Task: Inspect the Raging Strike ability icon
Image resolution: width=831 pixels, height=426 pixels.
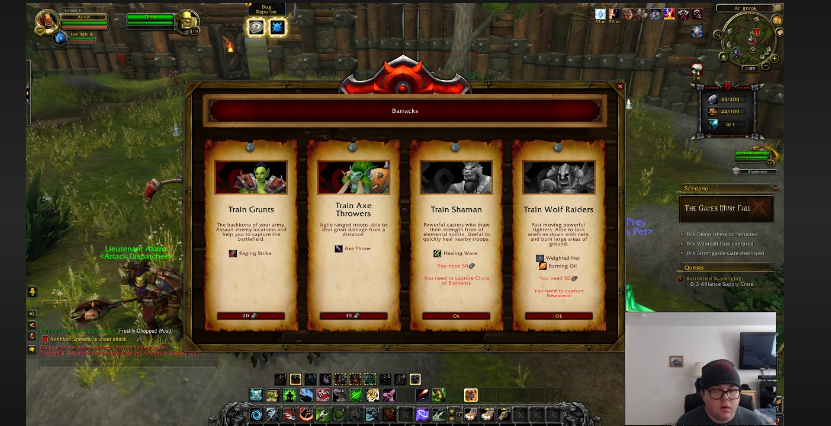Action: (x=233, y=253)
